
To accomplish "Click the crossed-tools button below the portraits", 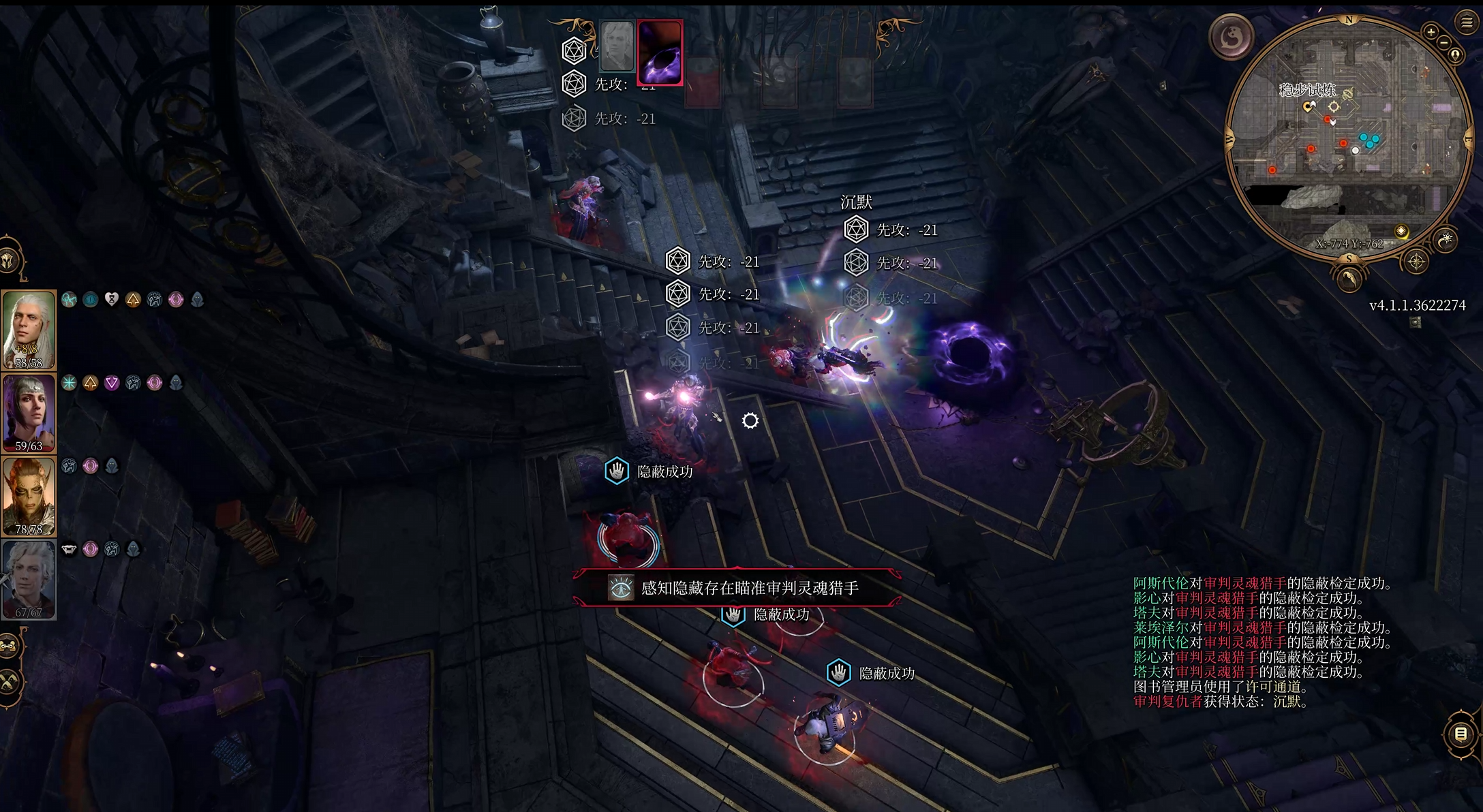I will [x=8, y=681].
